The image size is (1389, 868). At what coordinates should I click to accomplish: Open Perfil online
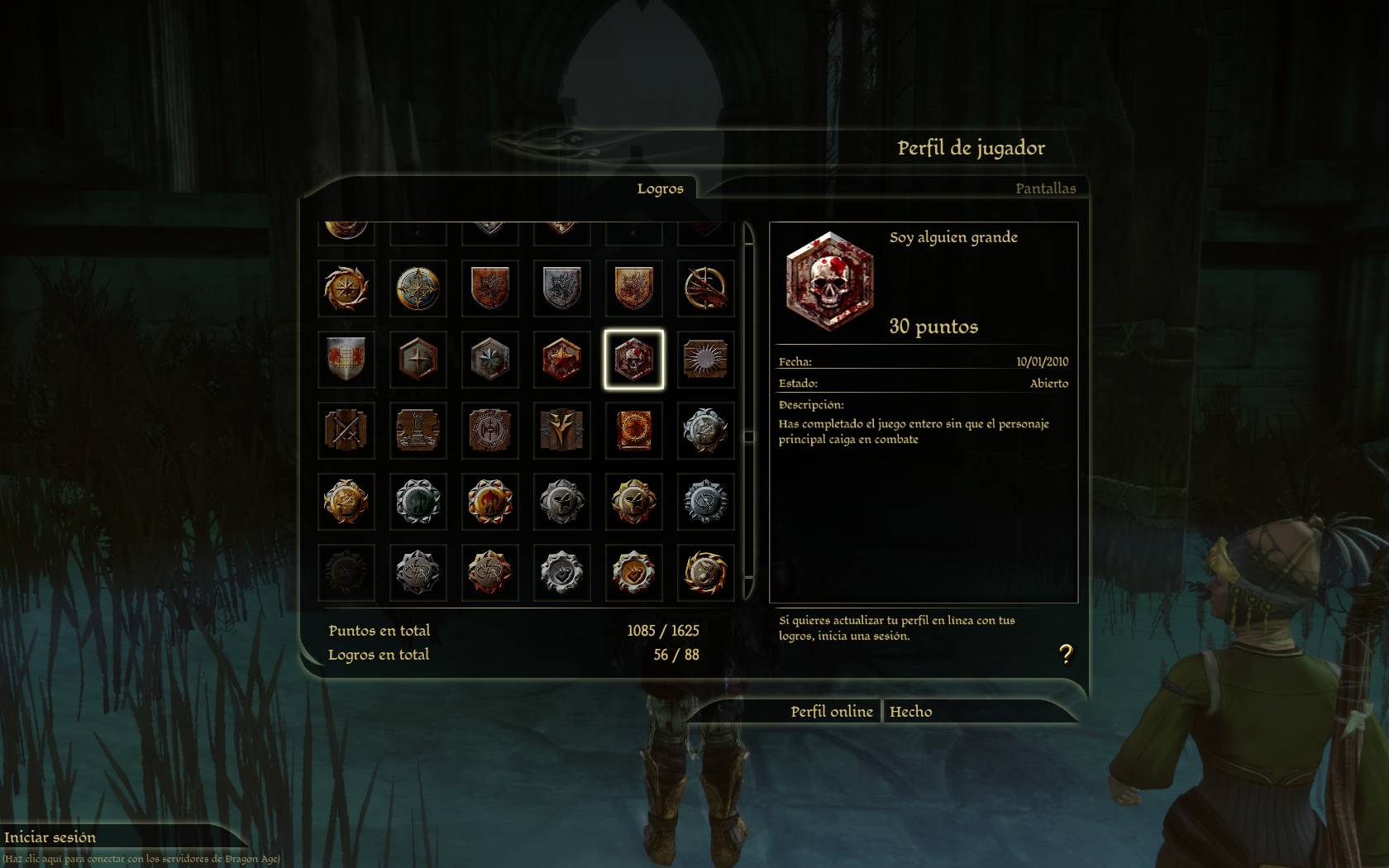tap(831, 712)
